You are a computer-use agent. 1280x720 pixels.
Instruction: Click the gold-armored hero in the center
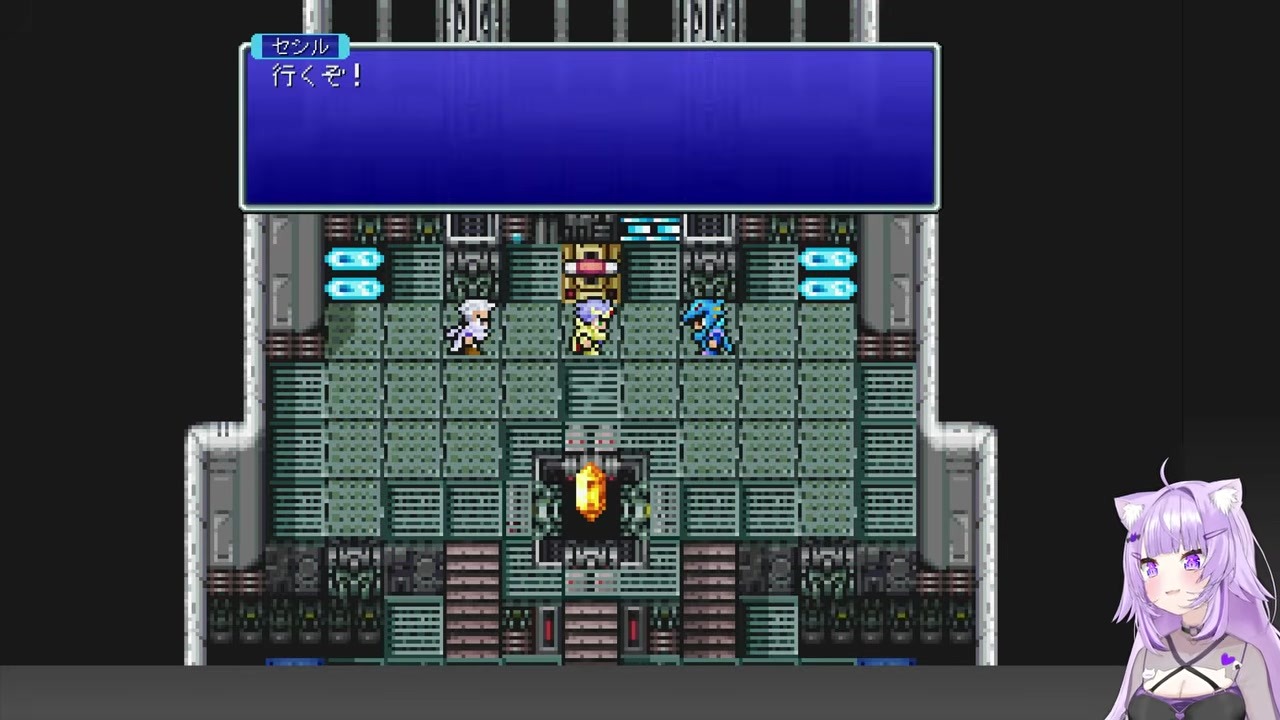(590, 325)
